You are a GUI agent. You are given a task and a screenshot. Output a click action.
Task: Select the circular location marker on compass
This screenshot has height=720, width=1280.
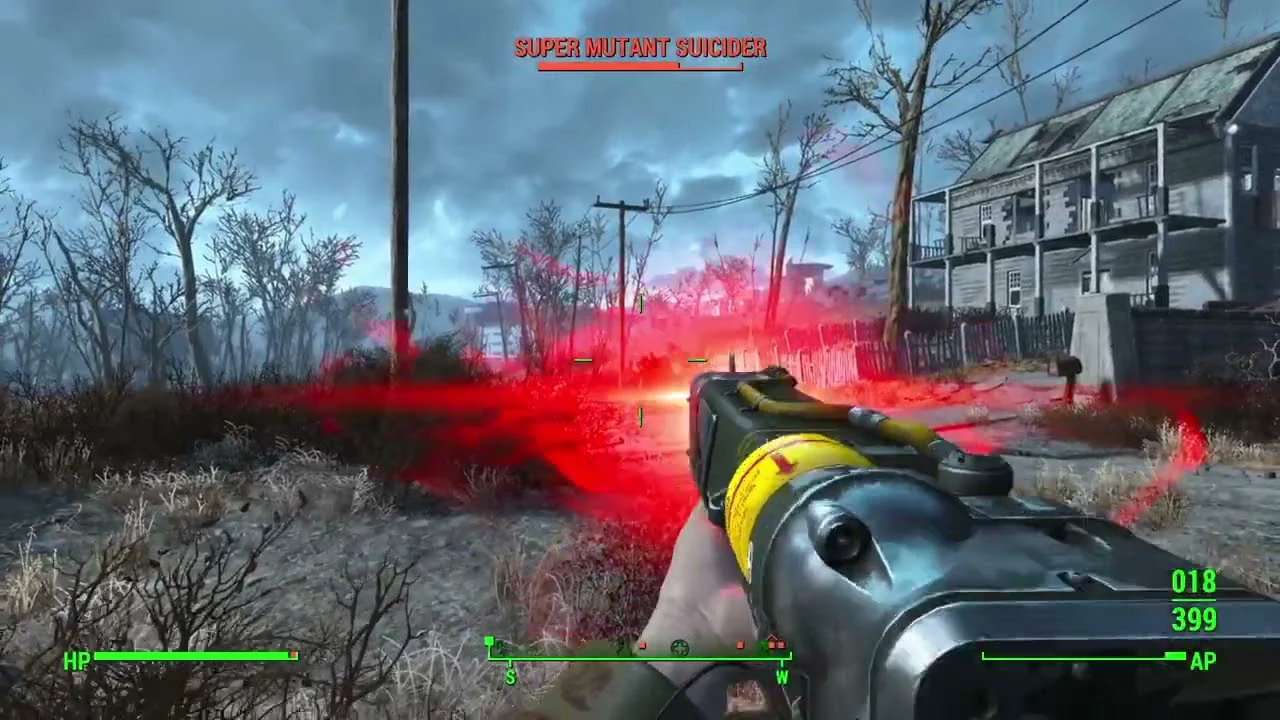[680, 648]
